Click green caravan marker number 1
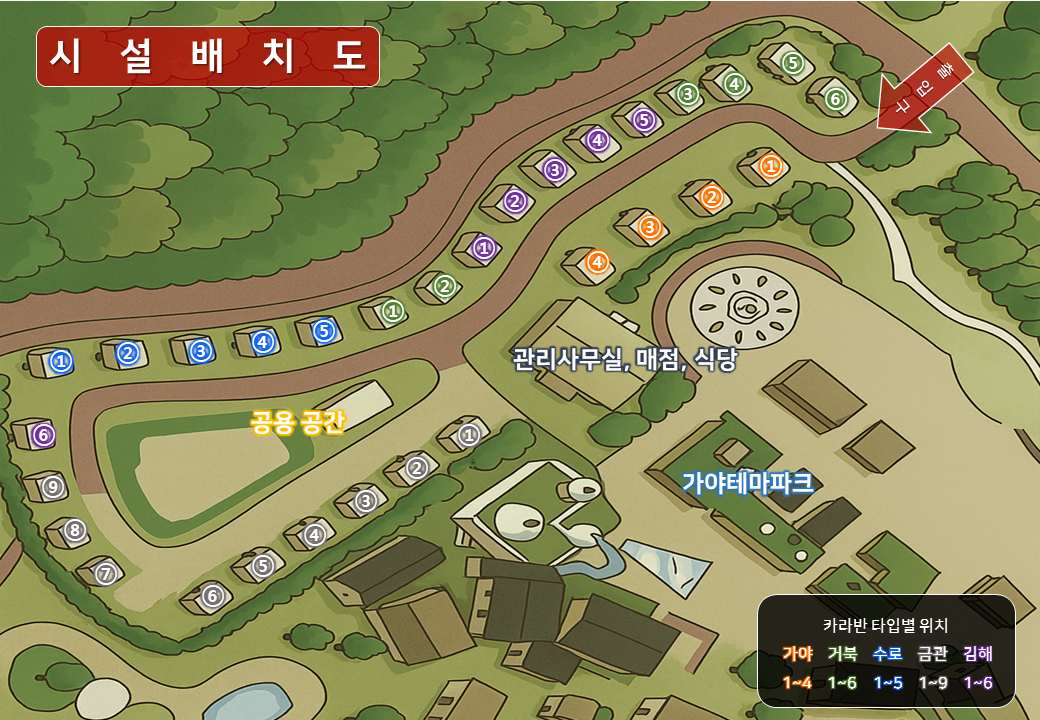Image resolution: width=1040 pixels, height=720 pixels. pyautogui.click(x=393, y=311)
